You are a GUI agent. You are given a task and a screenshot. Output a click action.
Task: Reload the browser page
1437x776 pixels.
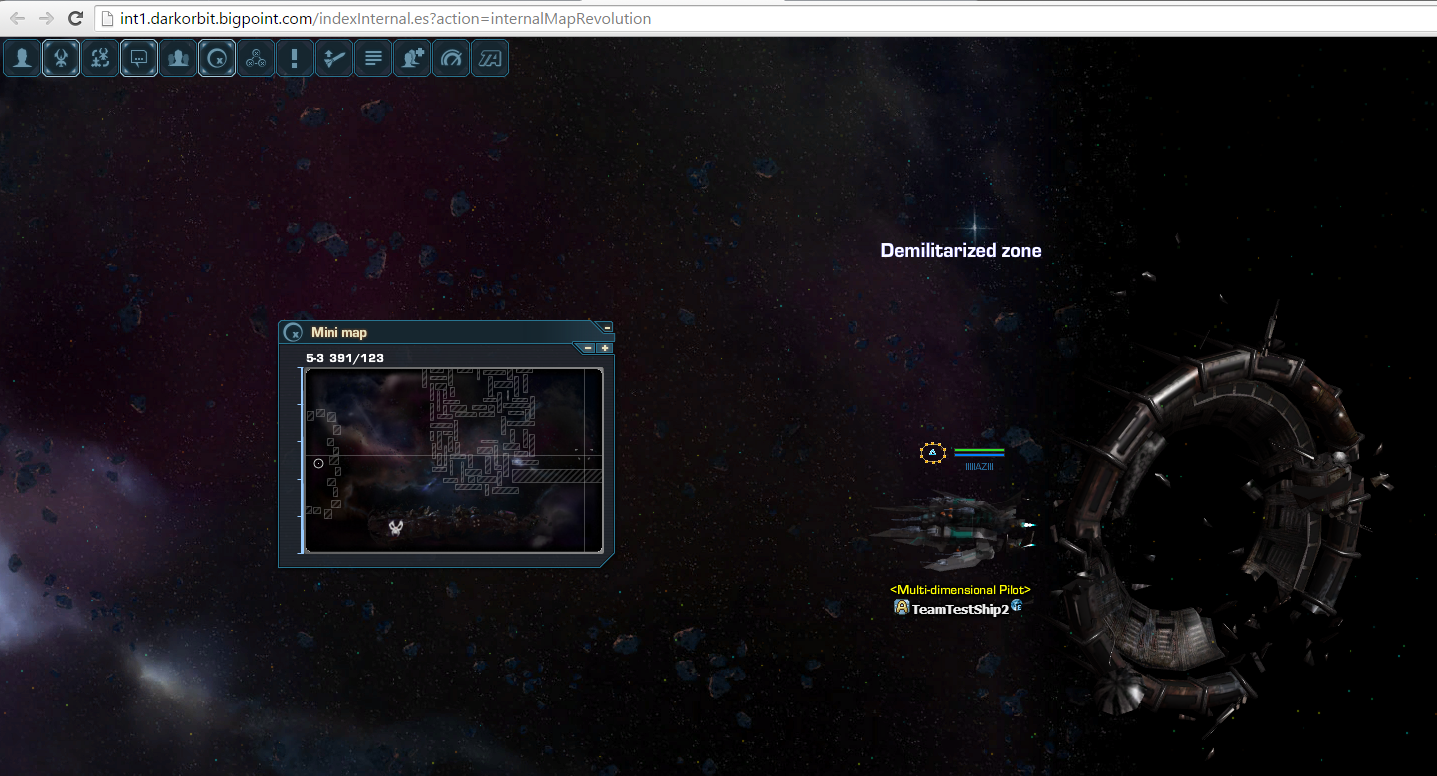[x=74, y=18]
